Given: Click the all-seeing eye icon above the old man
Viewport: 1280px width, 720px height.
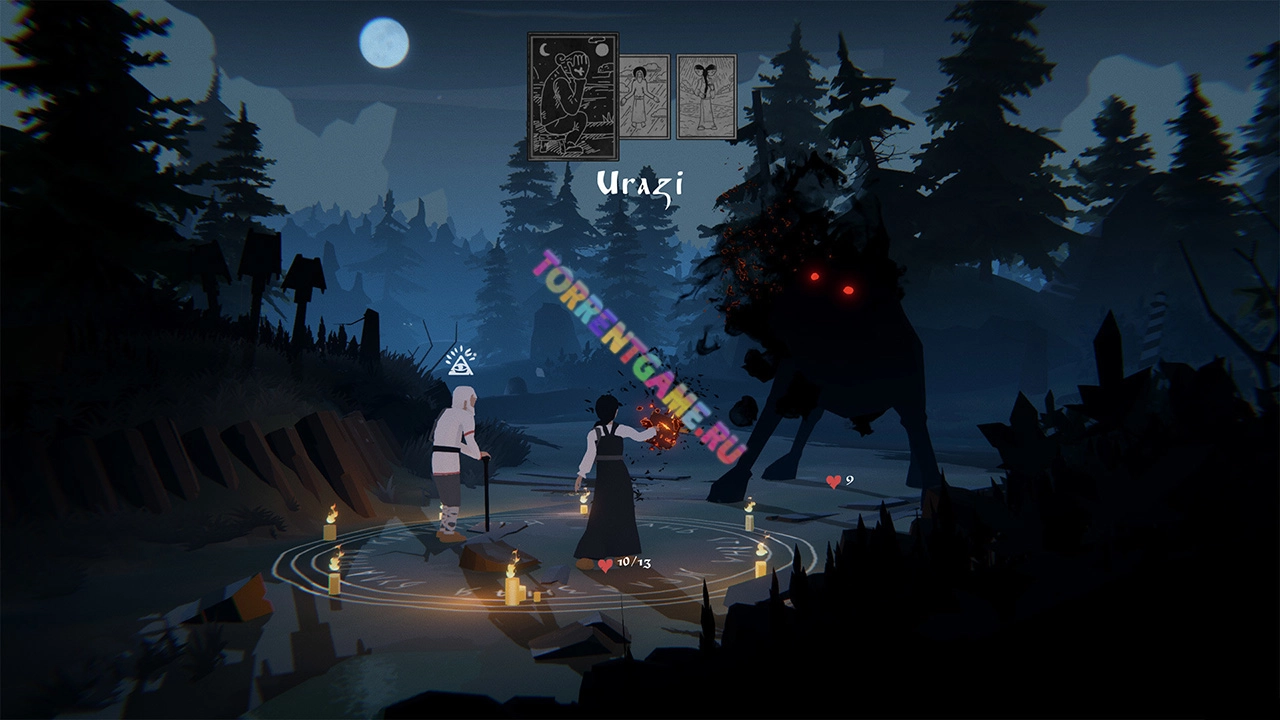Looking at the screenshot, I should pos(460,360).
